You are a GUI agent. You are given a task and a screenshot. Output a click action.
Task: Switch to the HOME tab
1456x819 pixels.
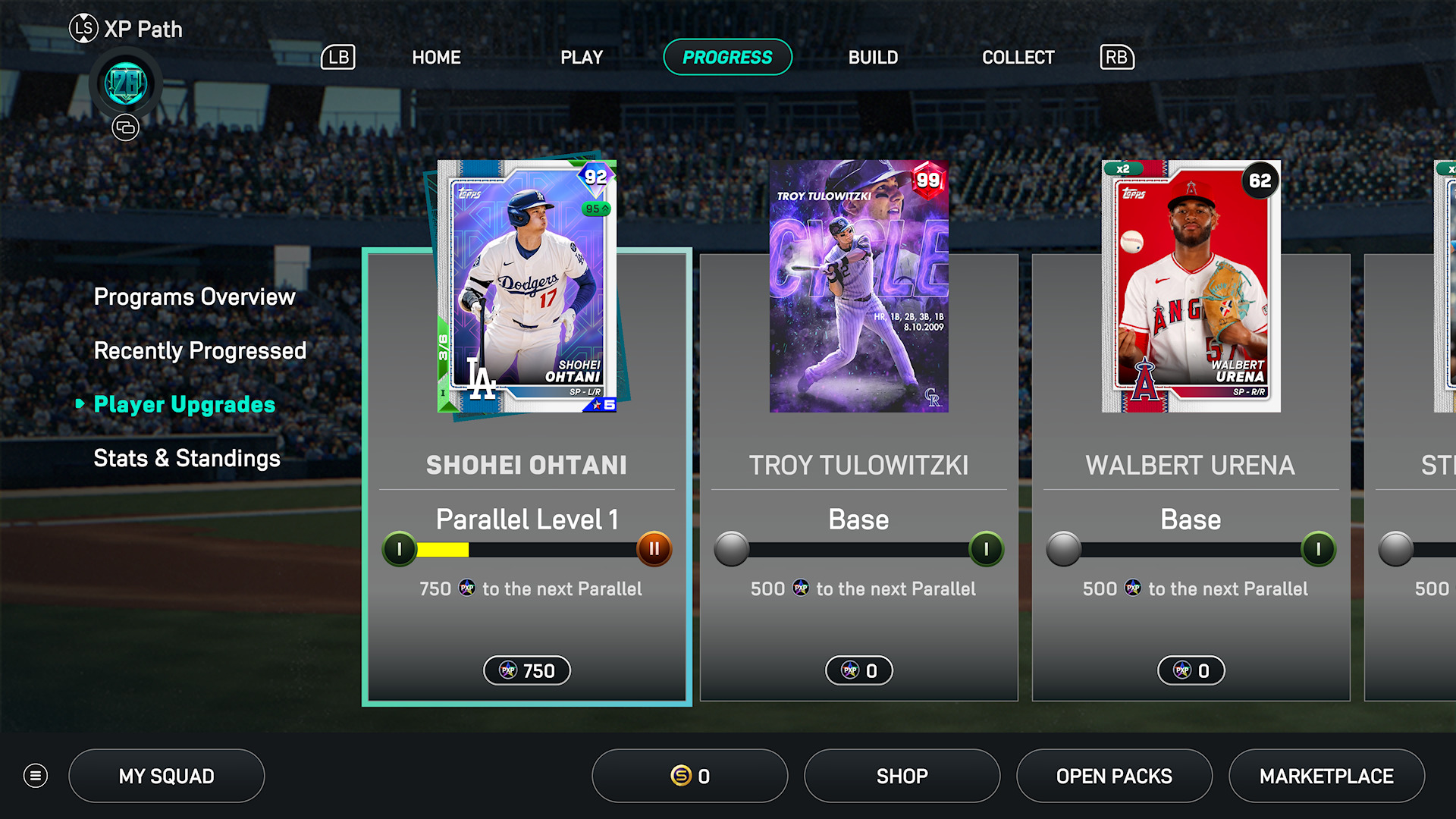point(436,58)
